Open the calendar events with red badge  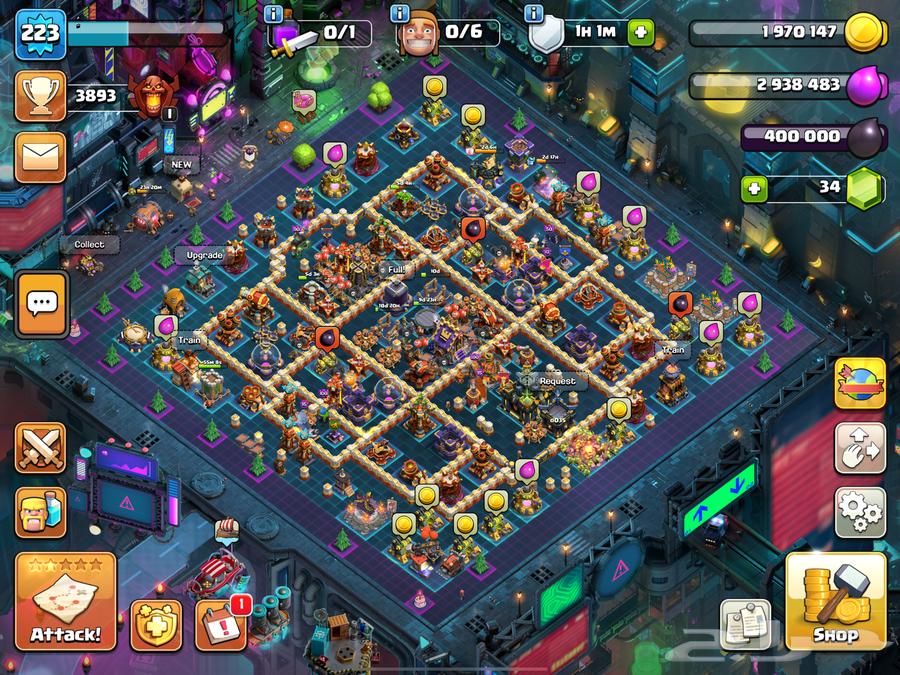220,624
